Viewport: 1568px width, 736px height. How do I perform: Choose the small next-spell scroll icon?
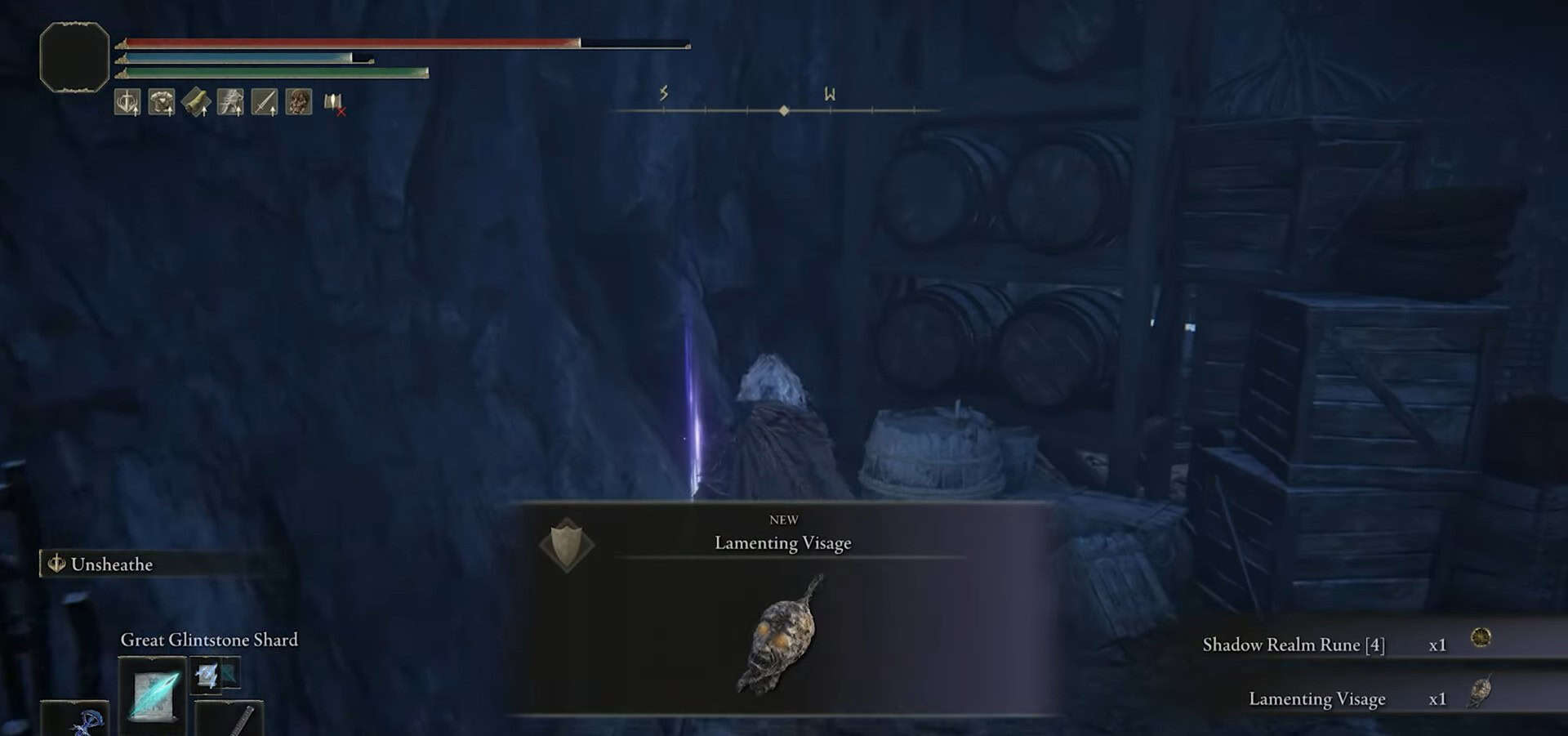point(207,675)
